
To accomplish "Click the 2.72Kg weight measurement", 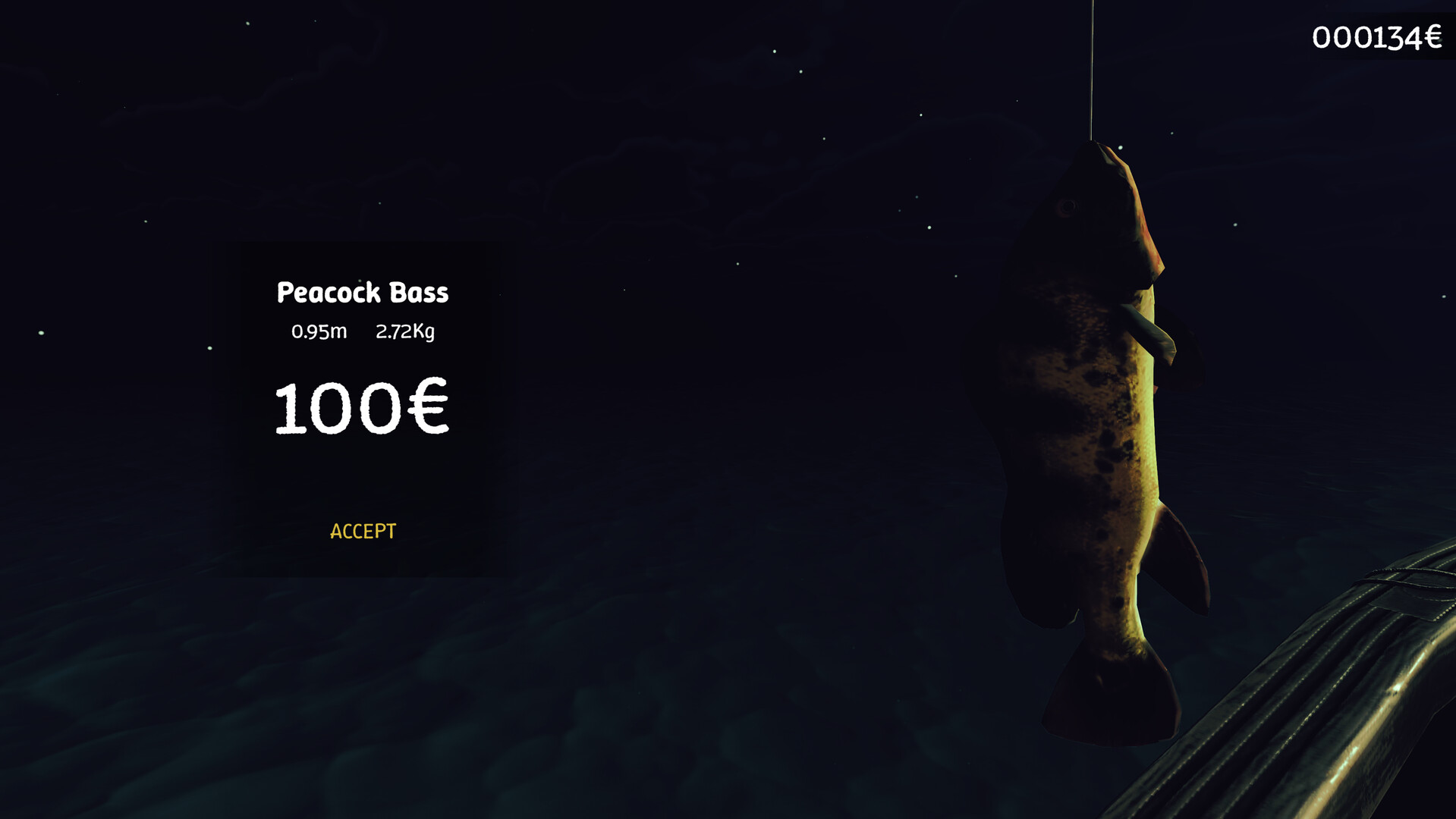I will click(x=404, y=331).
